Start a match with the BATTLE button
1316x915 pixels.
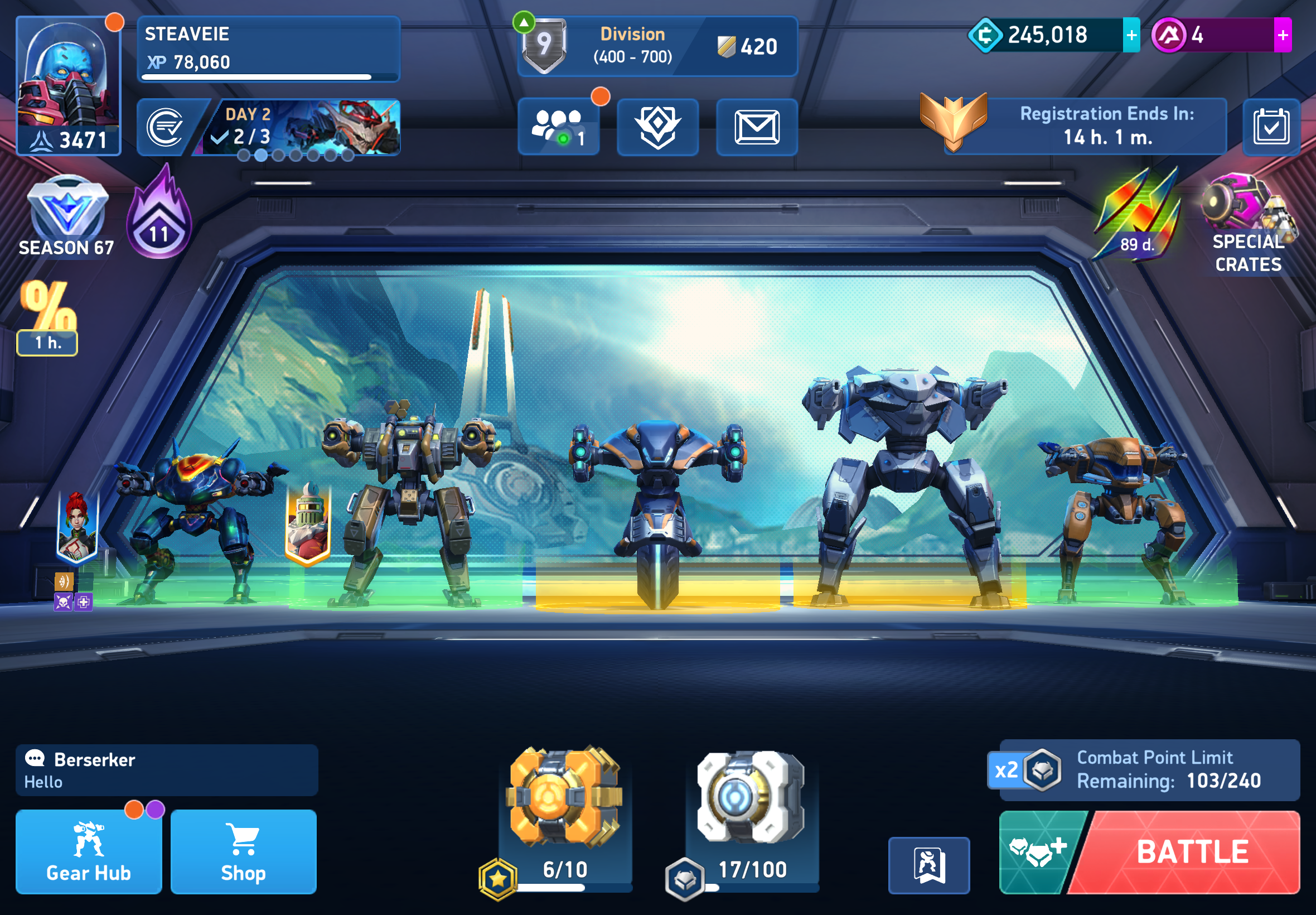1192,851
